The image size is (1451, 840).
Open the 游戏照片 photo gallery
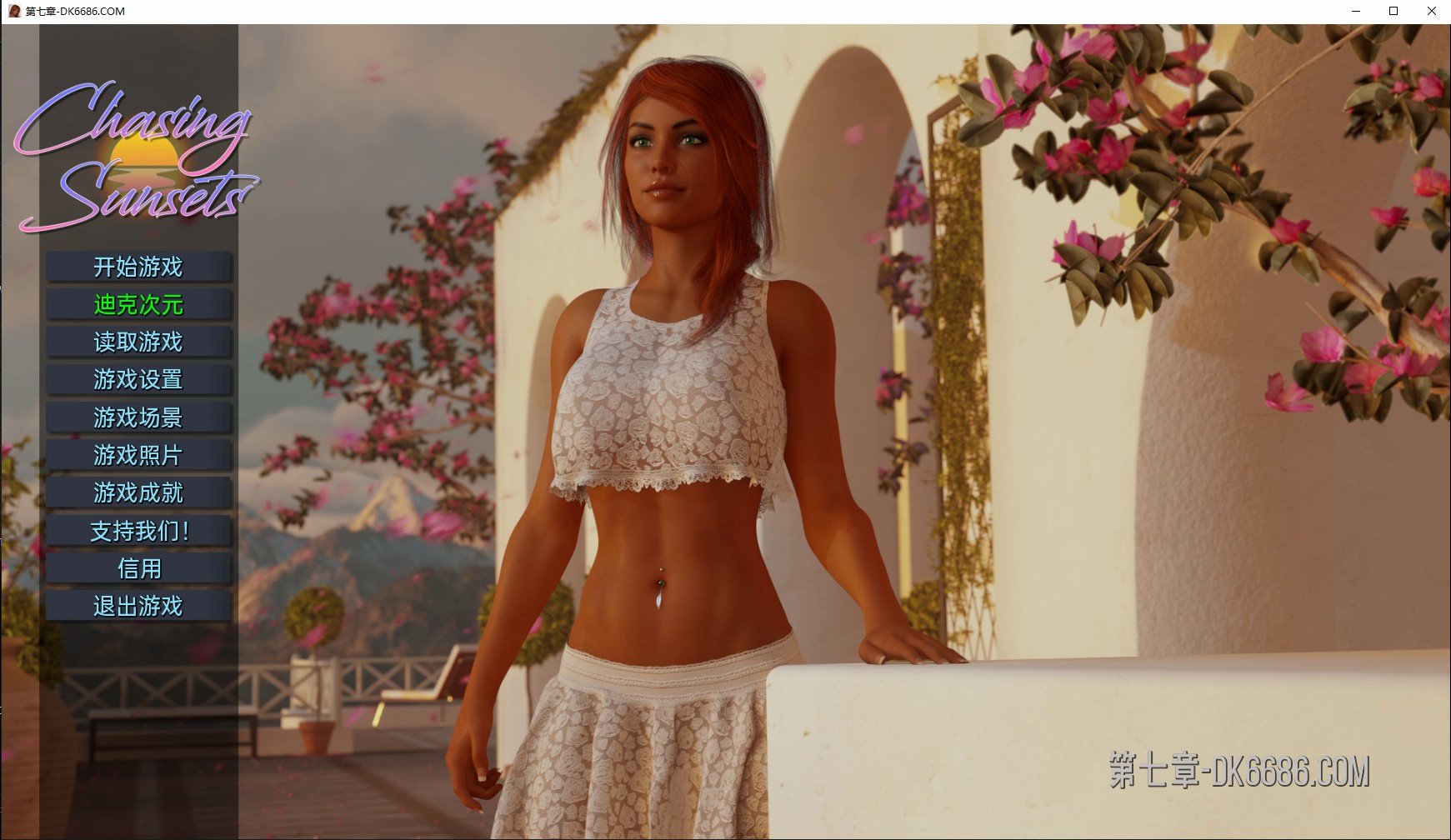click(x=138, y=455)
